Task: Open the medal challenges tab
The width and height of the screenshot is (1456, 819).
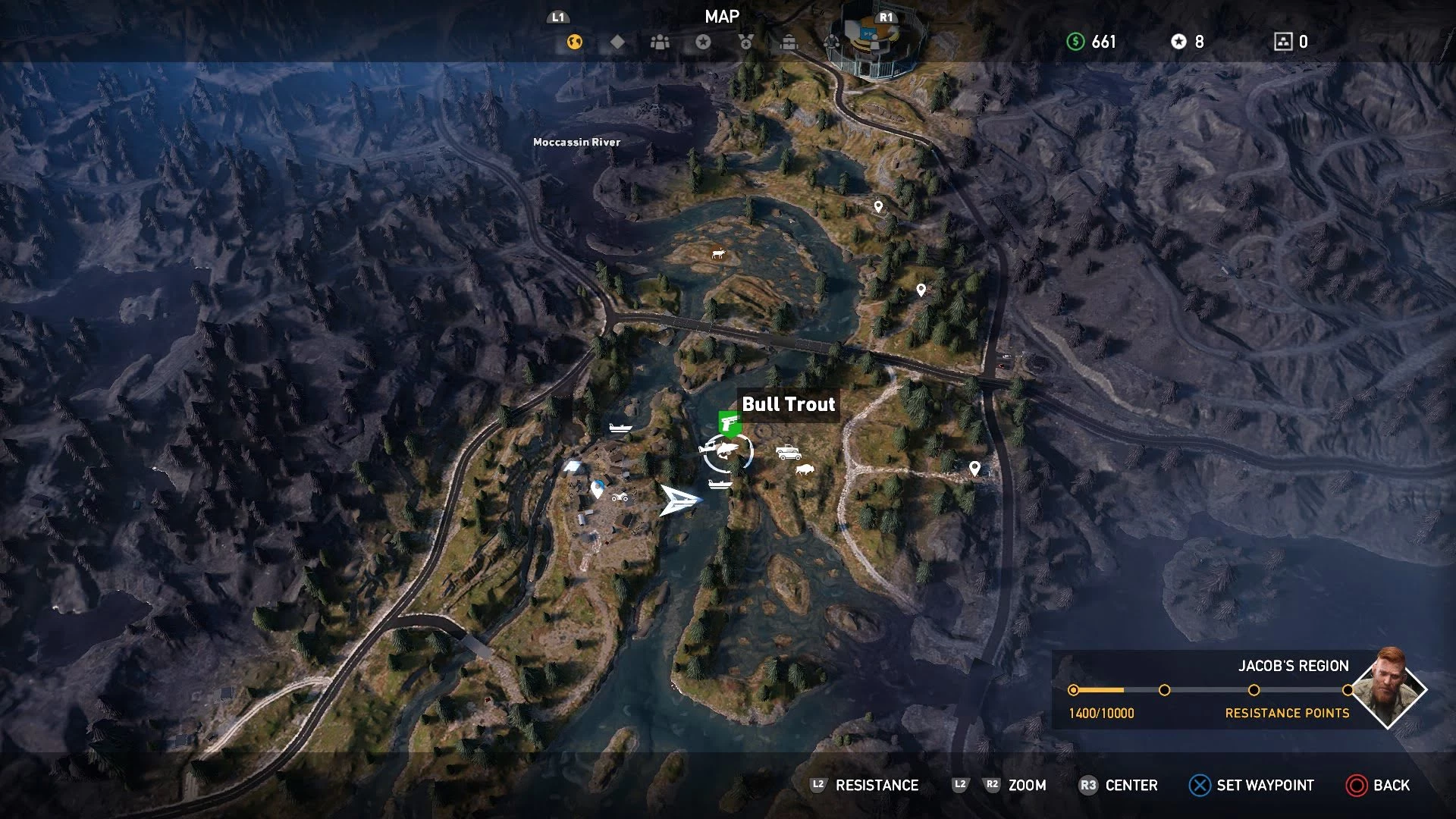Action: tap(746, 42)
